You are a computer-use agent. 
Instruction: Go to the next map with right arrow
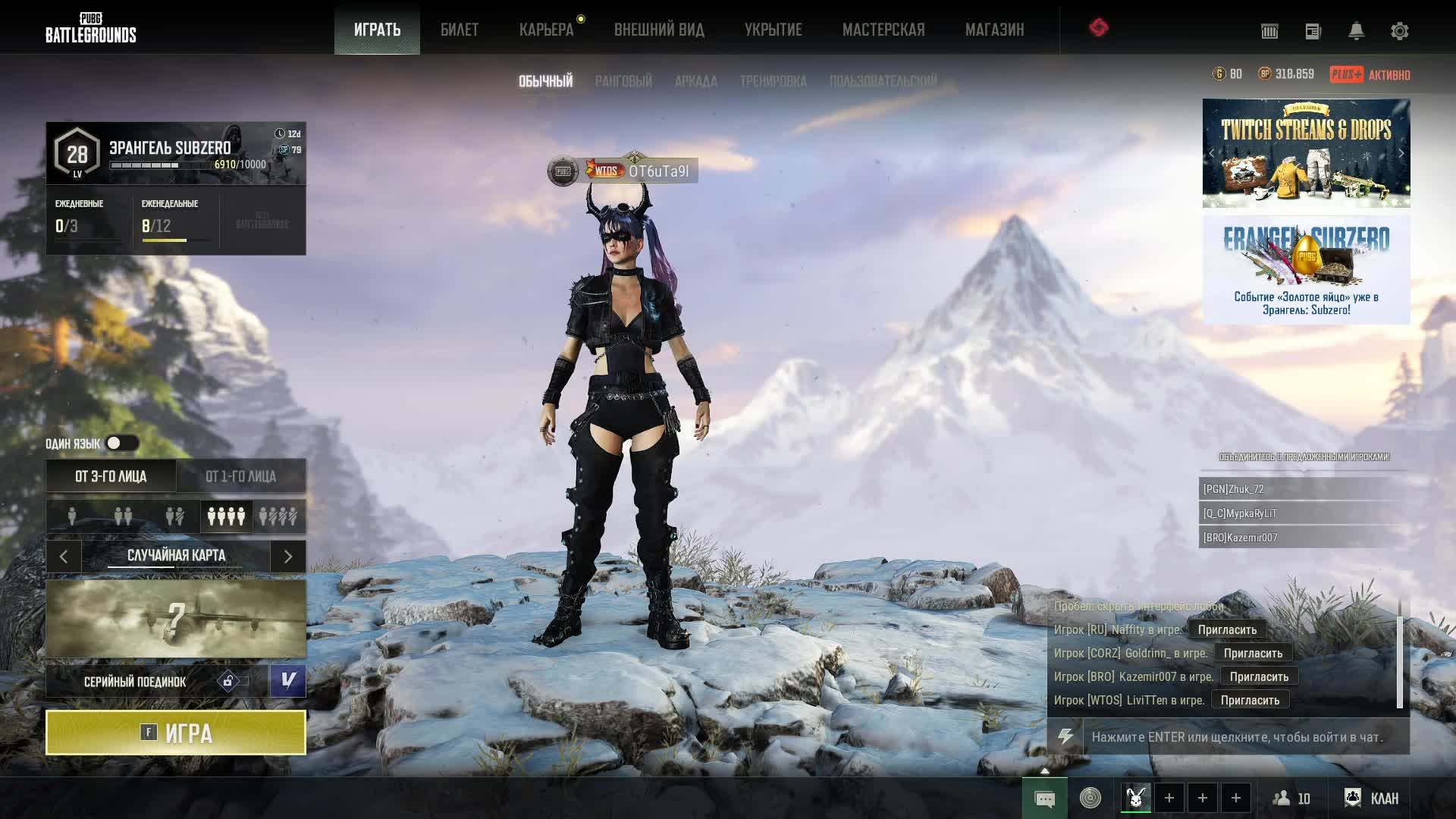[288, 557]
